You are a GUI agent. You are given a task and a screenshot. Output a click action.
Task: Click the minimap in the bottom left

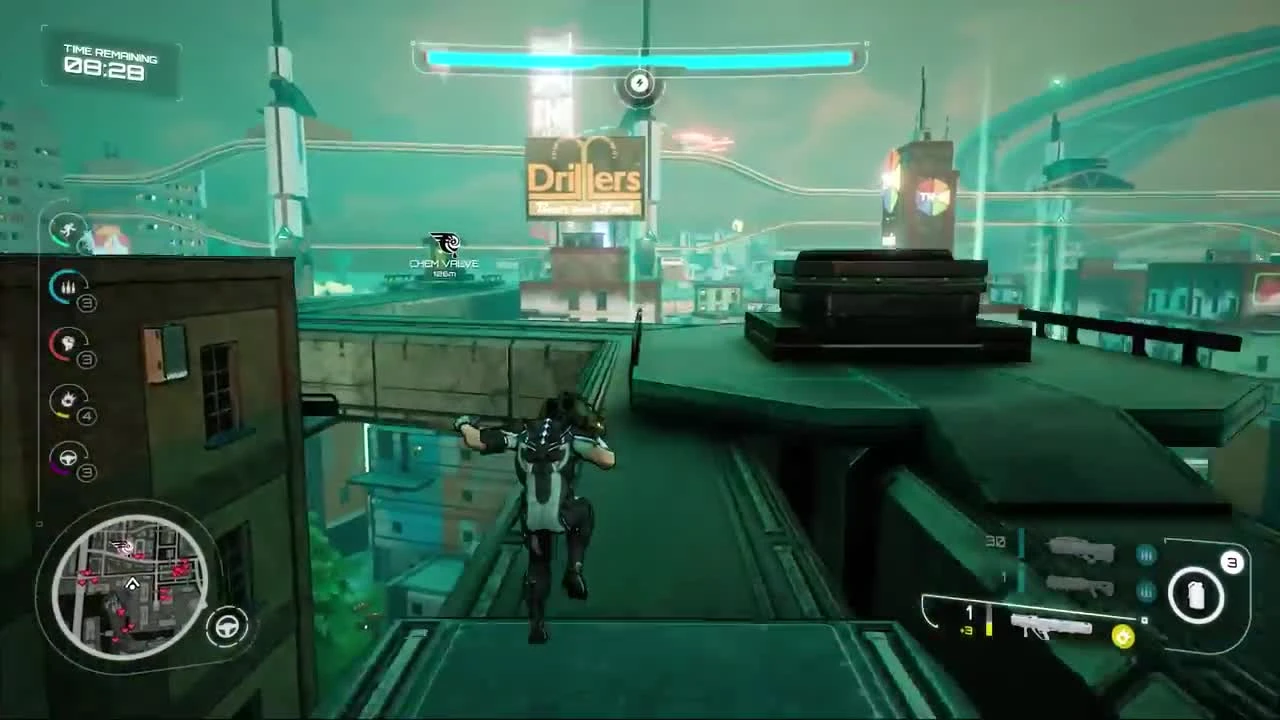135,585
